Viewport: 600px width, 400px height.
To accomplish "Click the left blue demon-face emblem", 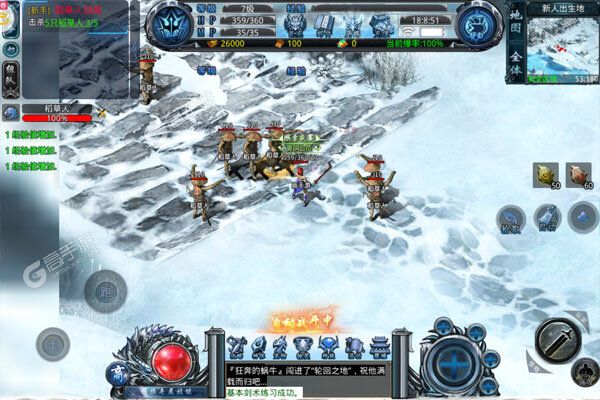I will (171, 26).
